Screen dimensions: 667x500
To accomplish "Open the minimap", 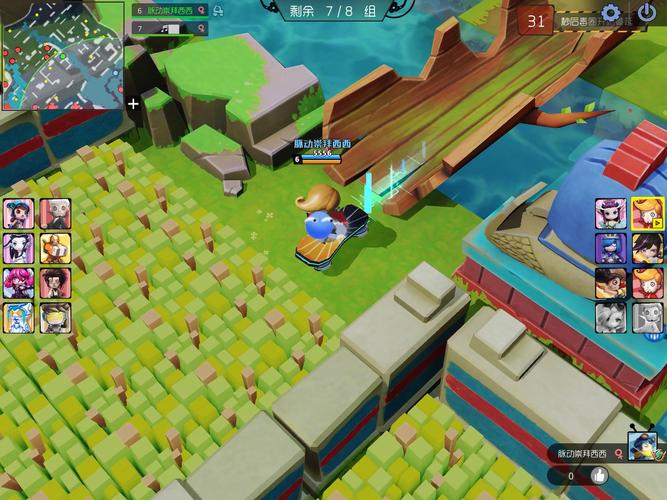I will point(62,54).
